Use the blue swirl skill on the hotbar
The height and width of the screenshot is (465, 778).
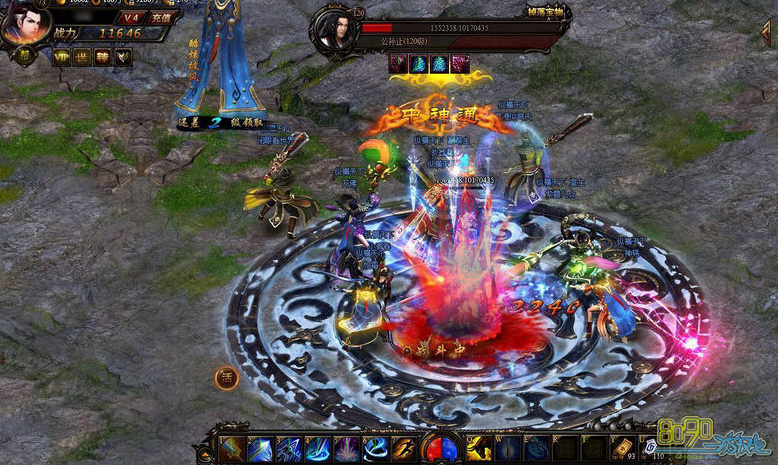pos(376,449)
